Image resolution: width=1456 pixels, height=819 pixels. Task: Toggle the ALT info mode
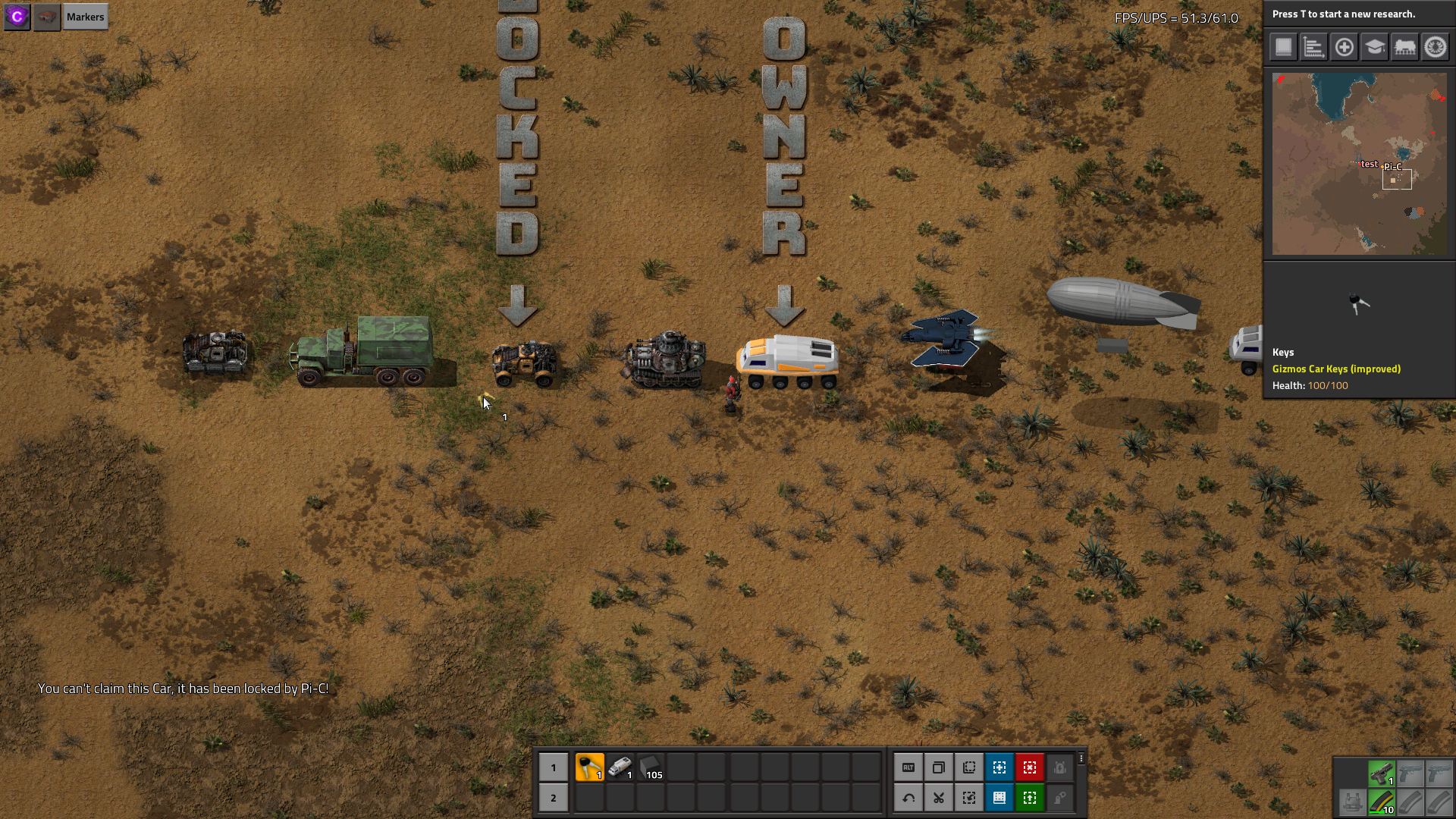point(908,767)
